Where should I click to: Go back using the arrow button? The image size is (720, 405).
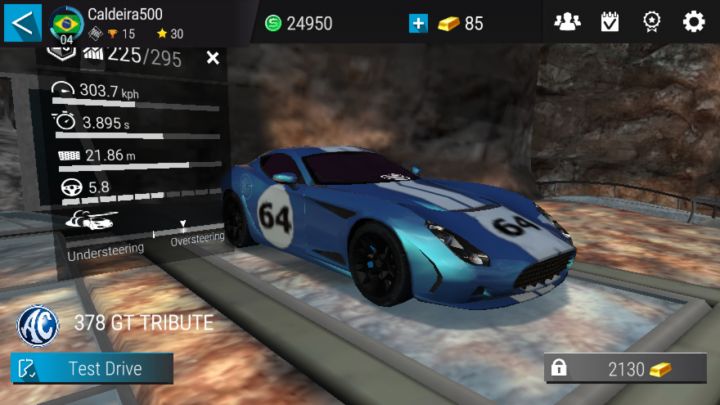point(23,21)
